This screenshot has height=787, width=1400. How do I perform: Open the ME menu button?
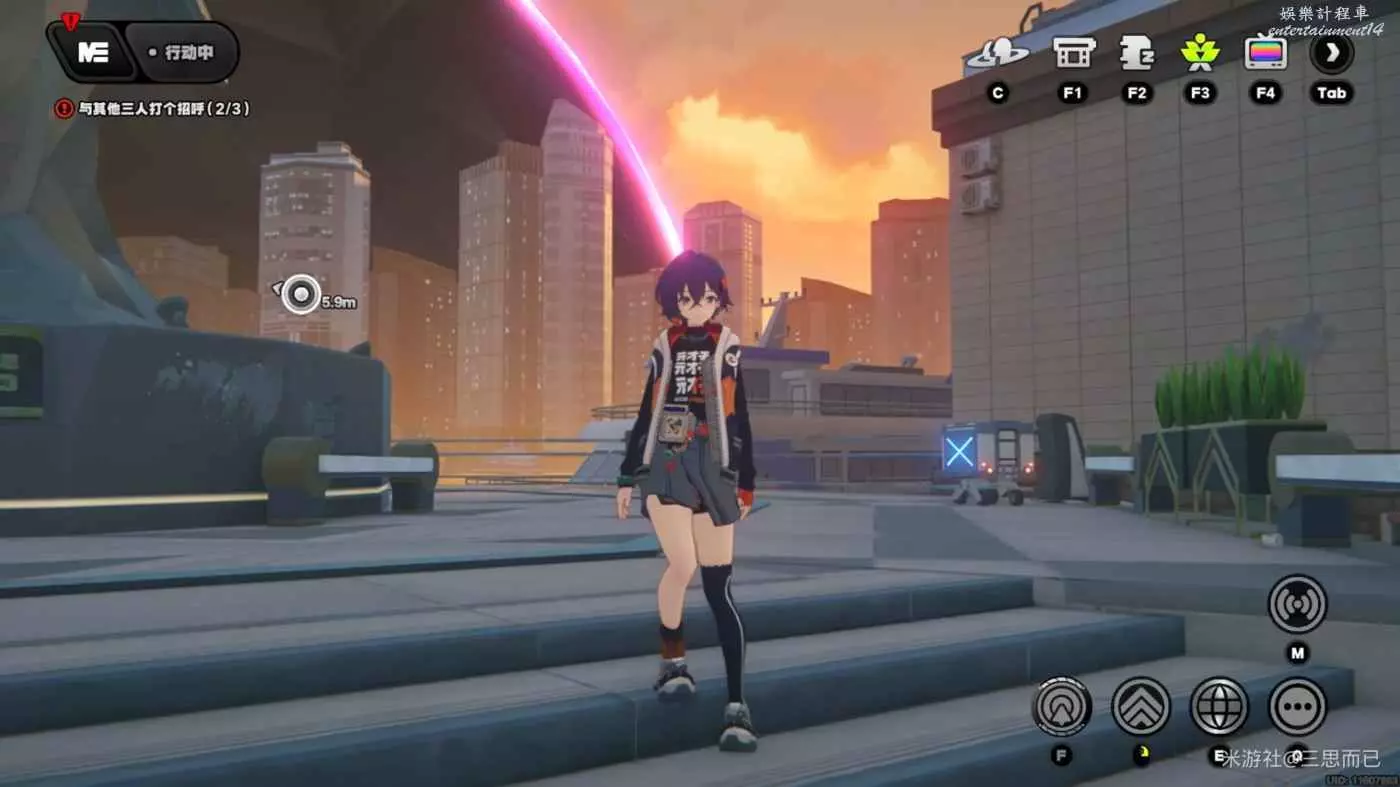[x=93, y=53]
